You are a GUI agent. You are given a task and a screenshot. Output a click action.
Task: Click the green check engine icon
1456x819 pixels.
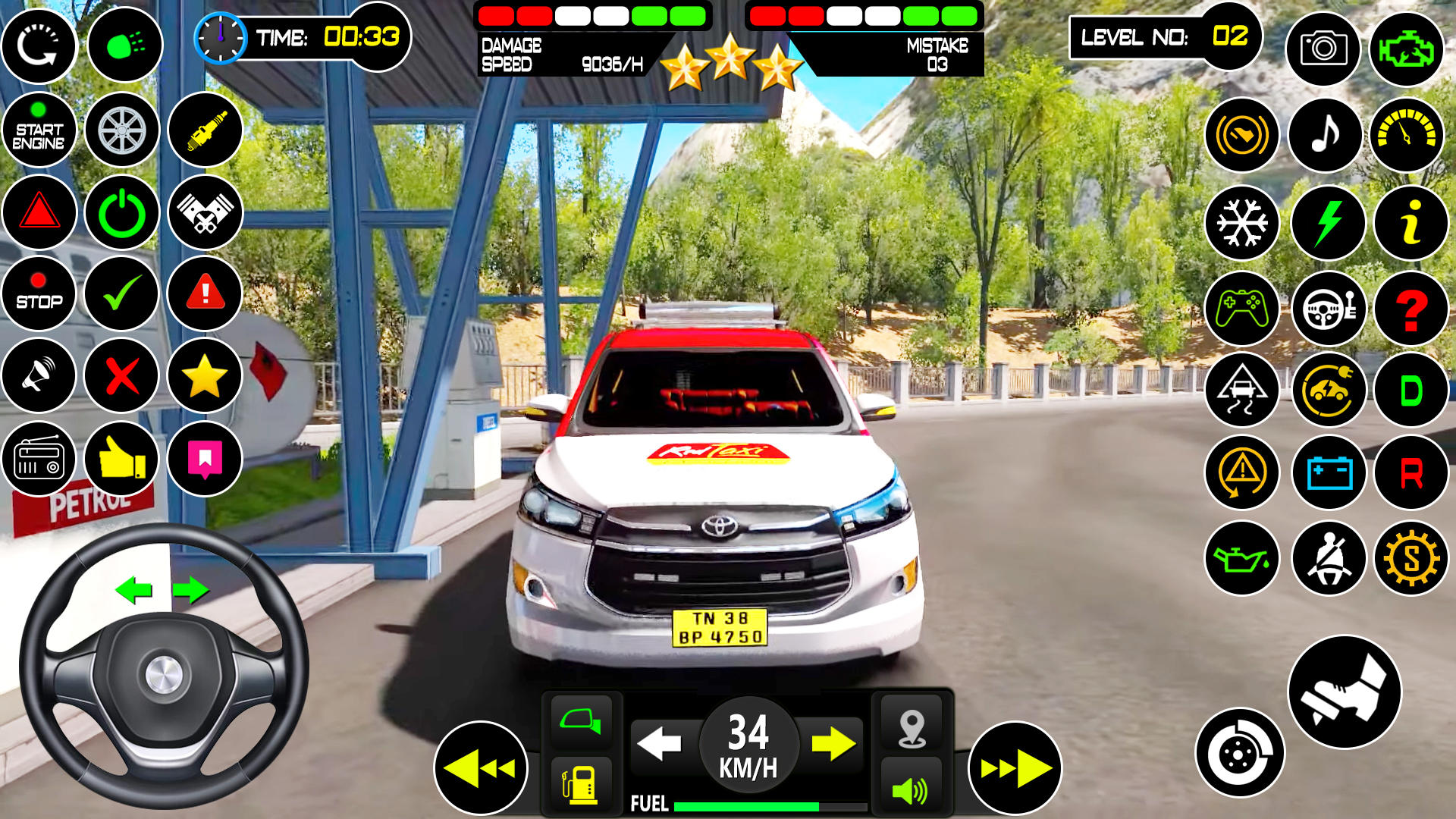click(1407, 49)
